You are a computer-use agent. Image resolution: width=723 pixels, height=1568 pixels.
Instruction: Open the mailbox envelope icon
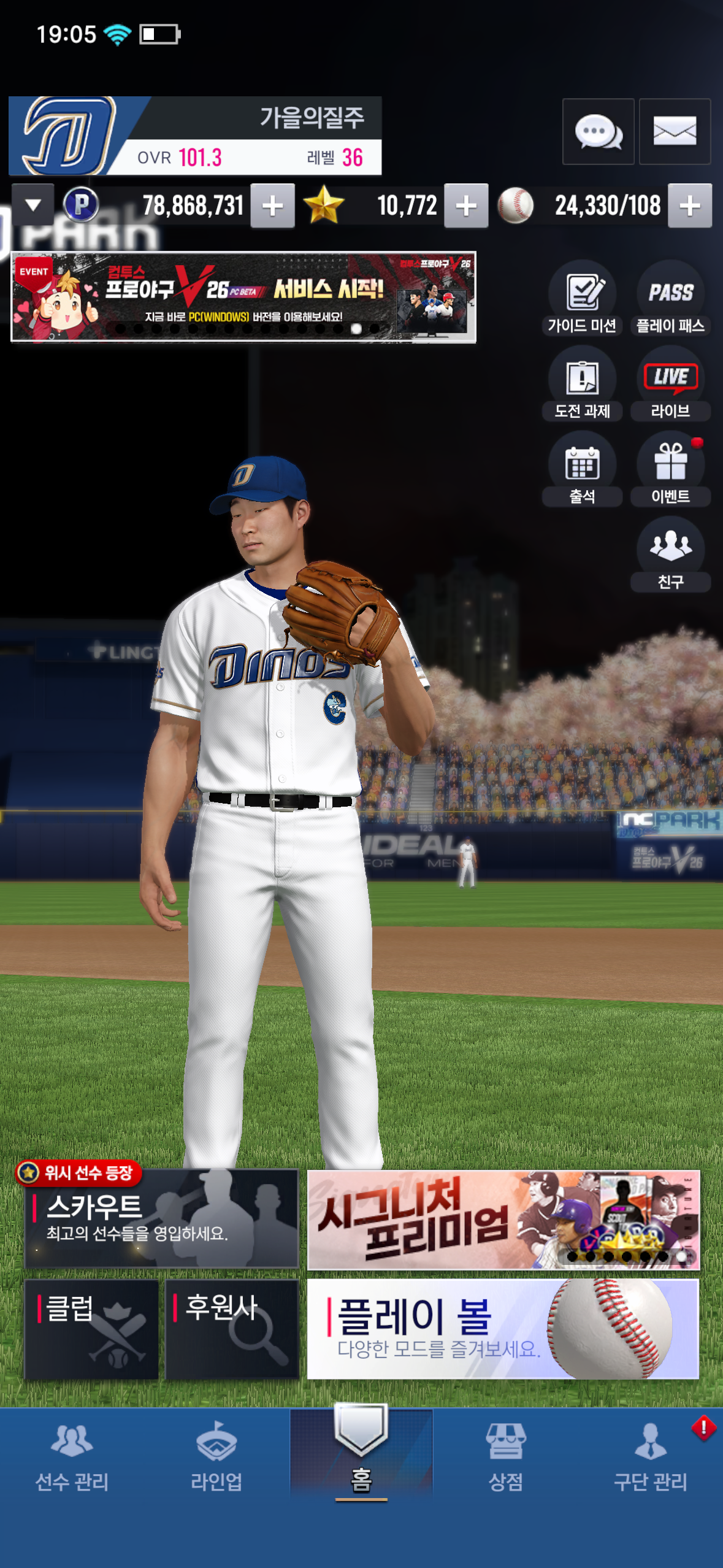675,131
